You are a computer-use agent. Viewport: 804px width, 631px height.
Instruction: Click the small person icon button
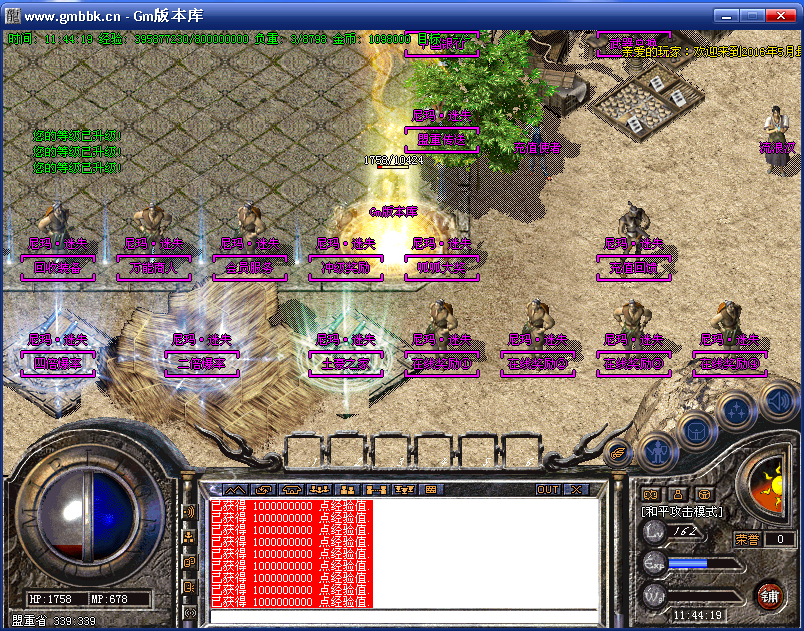[677, 493]
